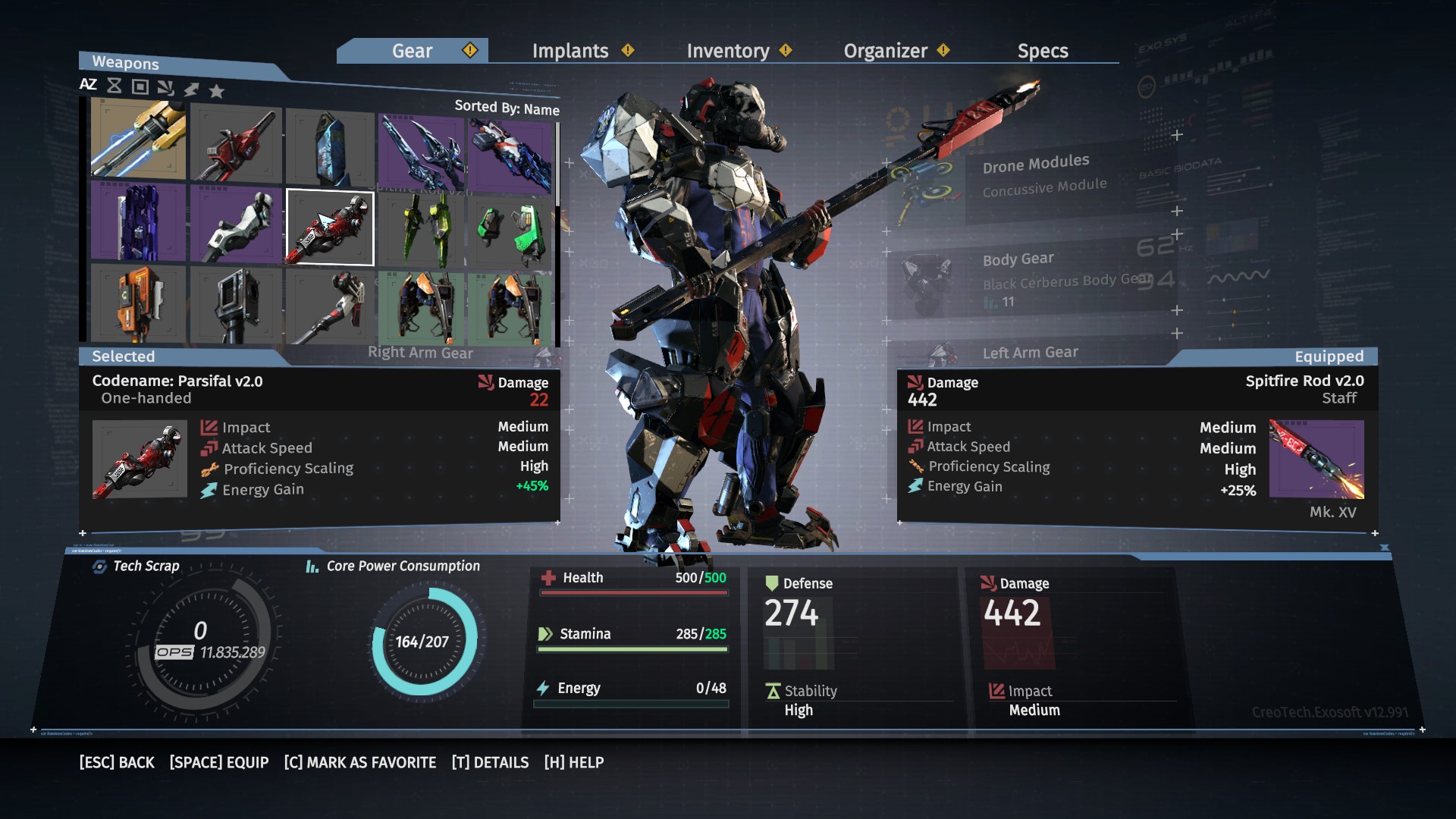
Task: Choose the orange block hammer weapon
Action: (x=139, y=302)
